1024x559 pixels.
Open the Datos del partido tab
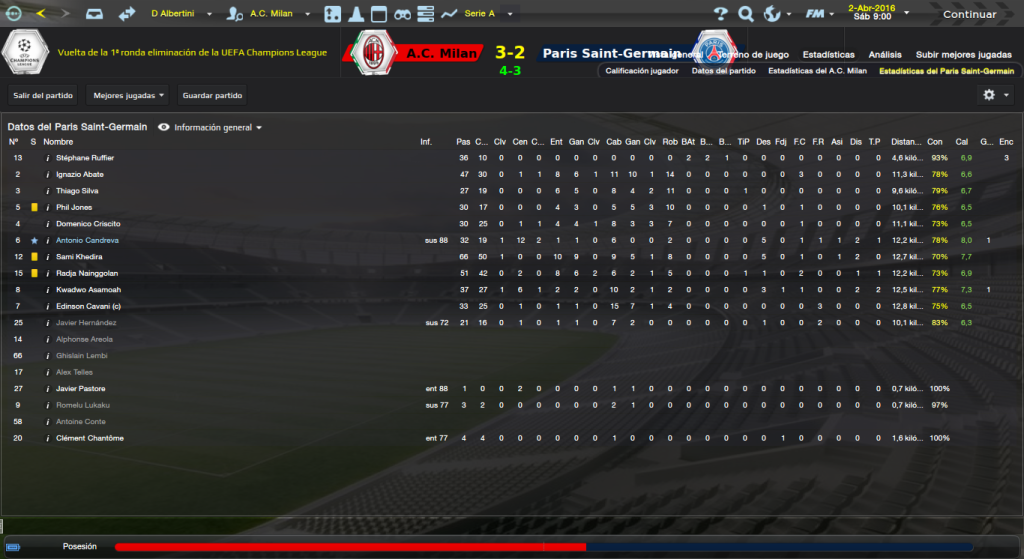click(723, 71)
